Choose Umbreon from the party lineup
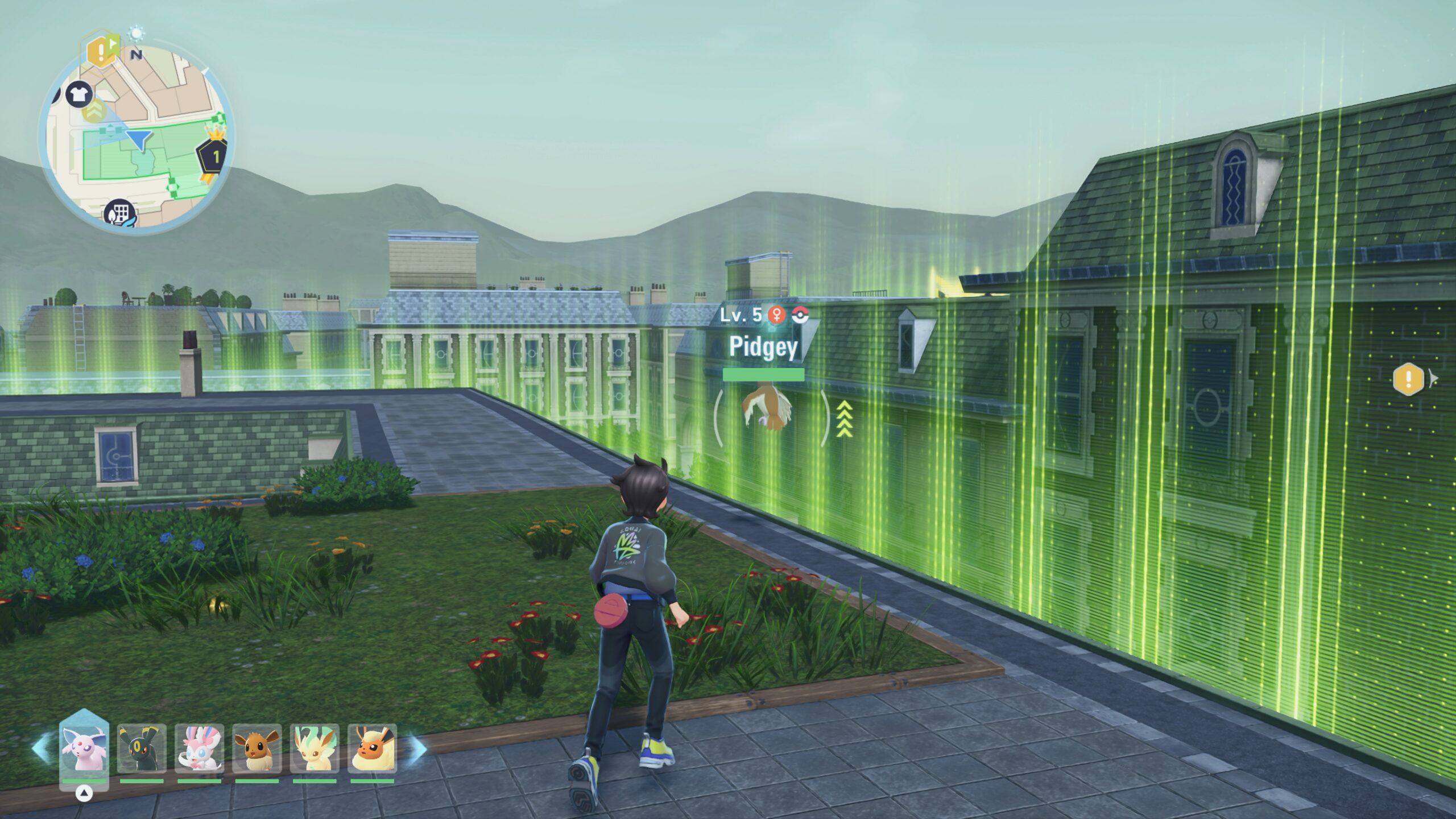The image size is (1456, 819). (142, 748)
